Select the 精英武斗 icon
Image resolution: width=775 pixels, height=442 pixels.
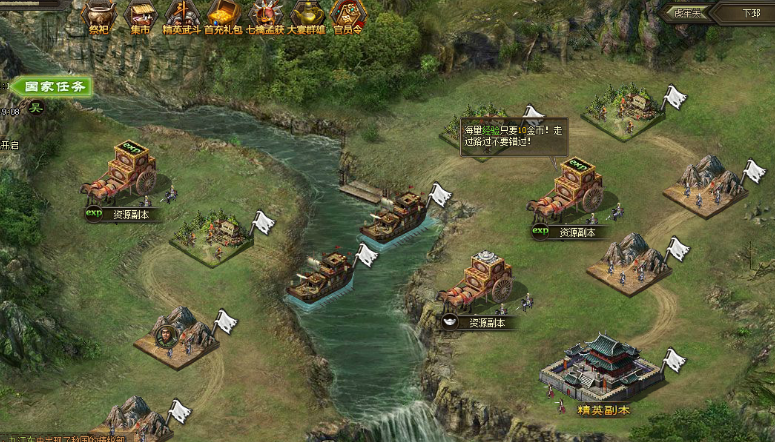[x=182, y=16]
